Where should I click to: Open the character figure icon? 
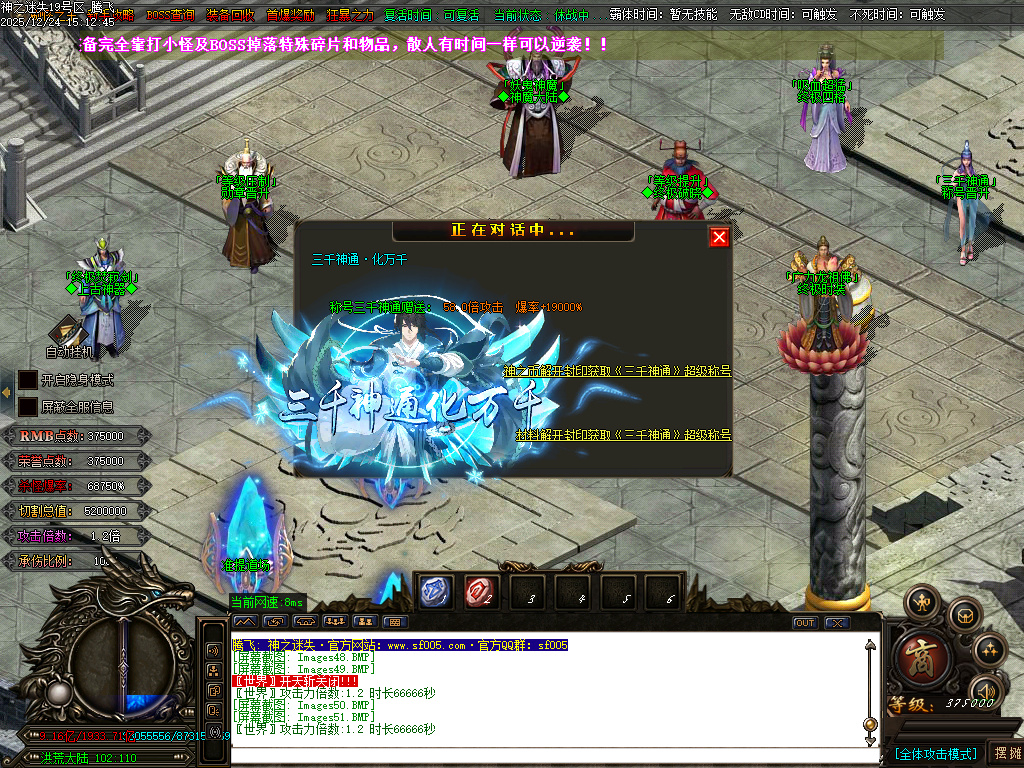pyautogui.click(x=921, y=603)
